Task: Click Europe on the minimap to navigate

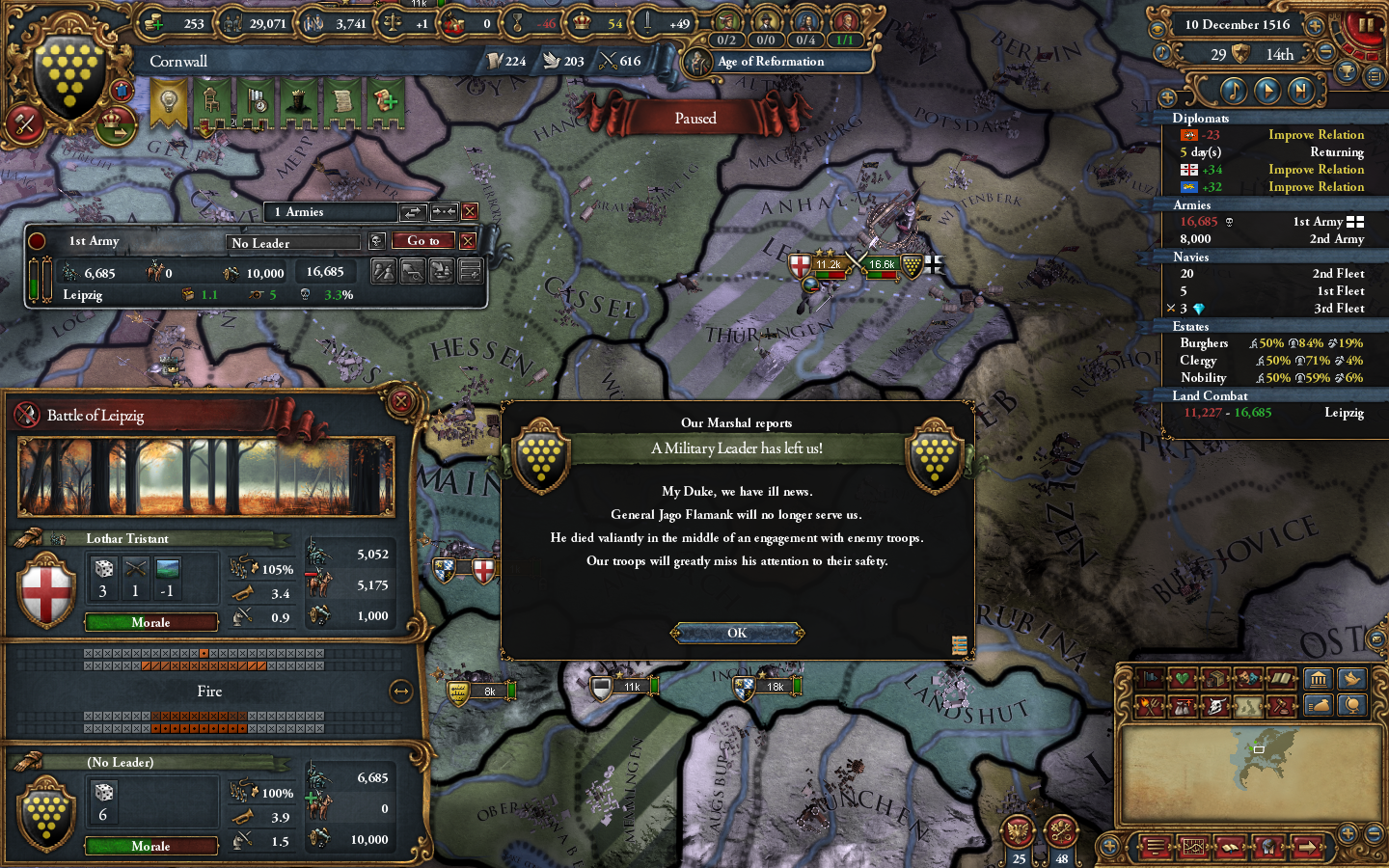Action: [1261, 748]
